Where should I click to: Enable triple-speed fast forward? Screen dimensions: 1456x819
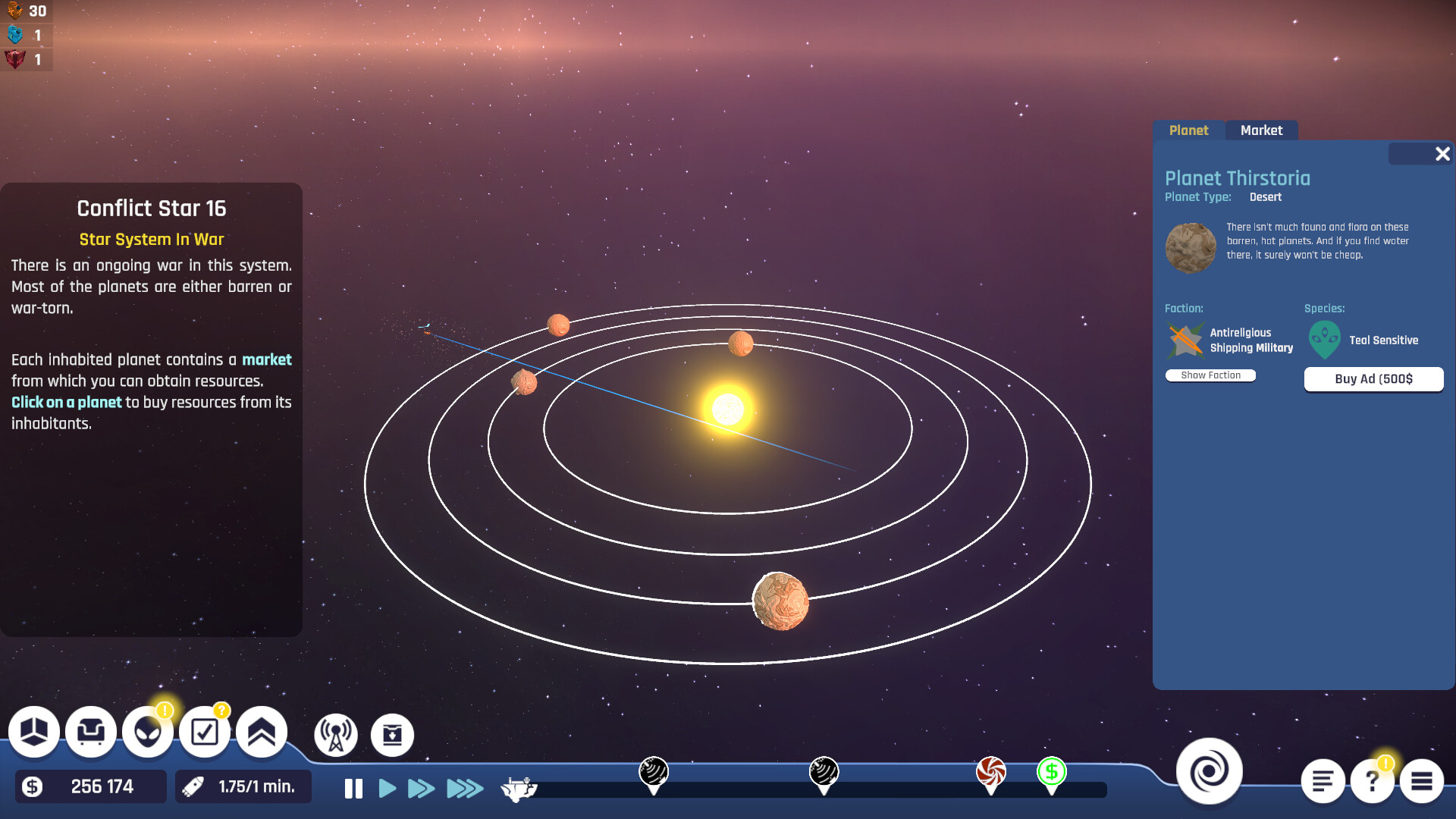coord(463,789)
